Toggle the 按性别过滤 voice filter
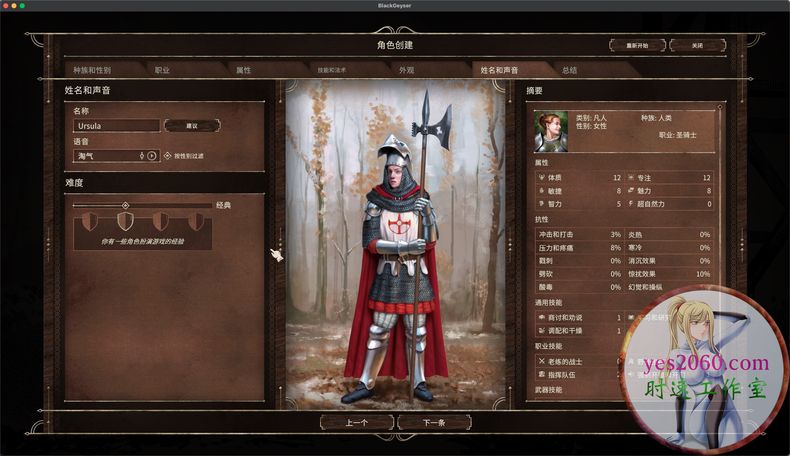The width and height of the screenshot is (790, 456). (168, 156)
